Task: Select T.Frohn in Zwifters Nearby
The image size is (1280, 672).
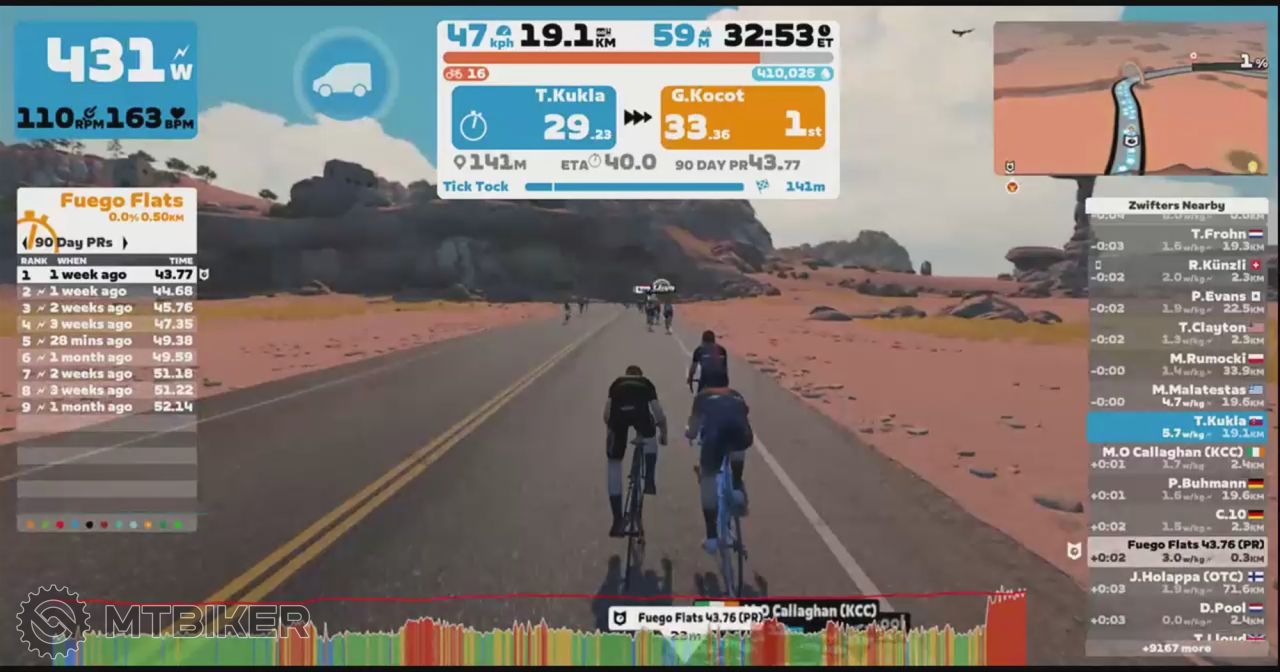Action: pos(1177,239)
